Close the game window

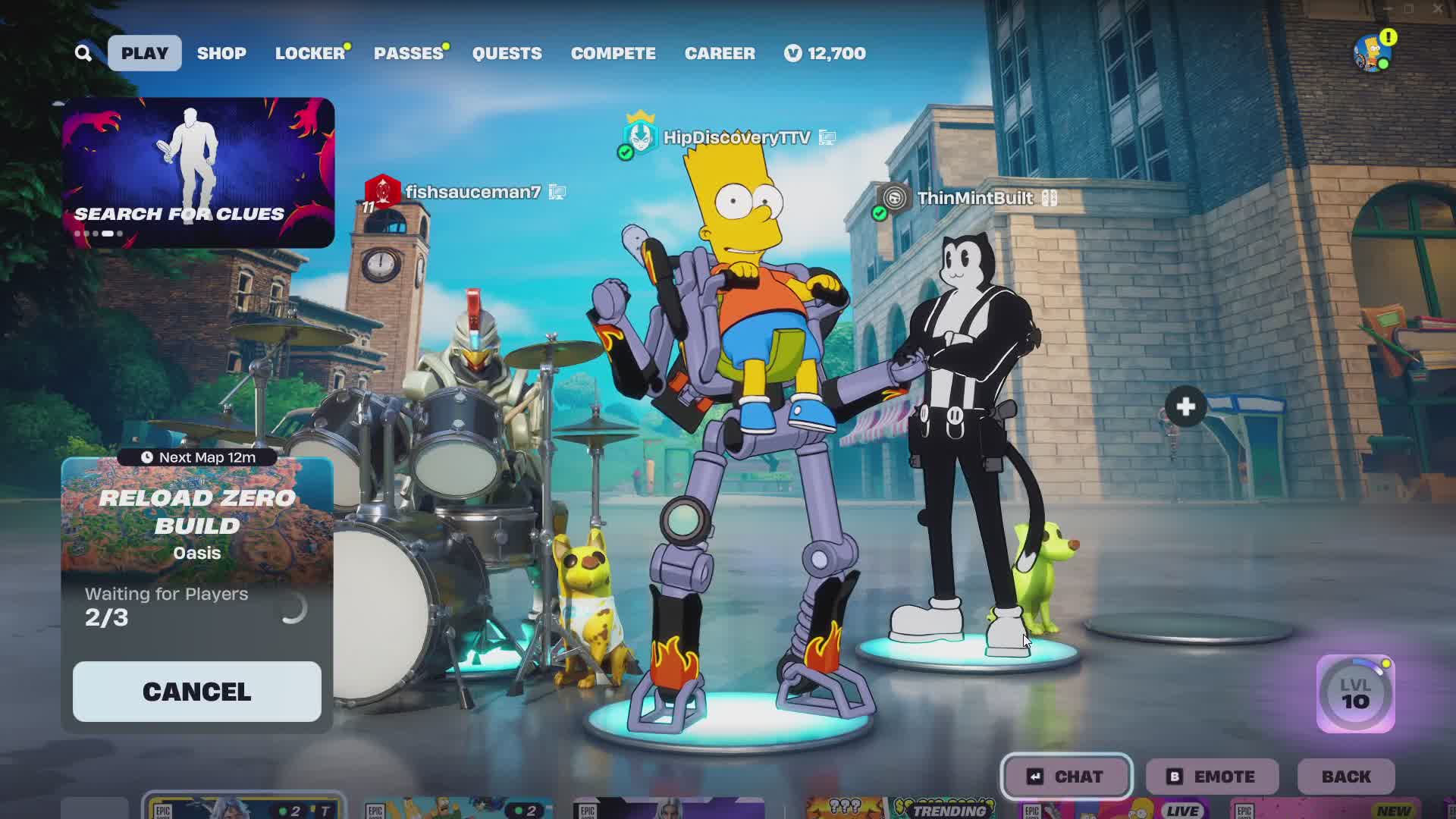click(x=1438, y=9)
